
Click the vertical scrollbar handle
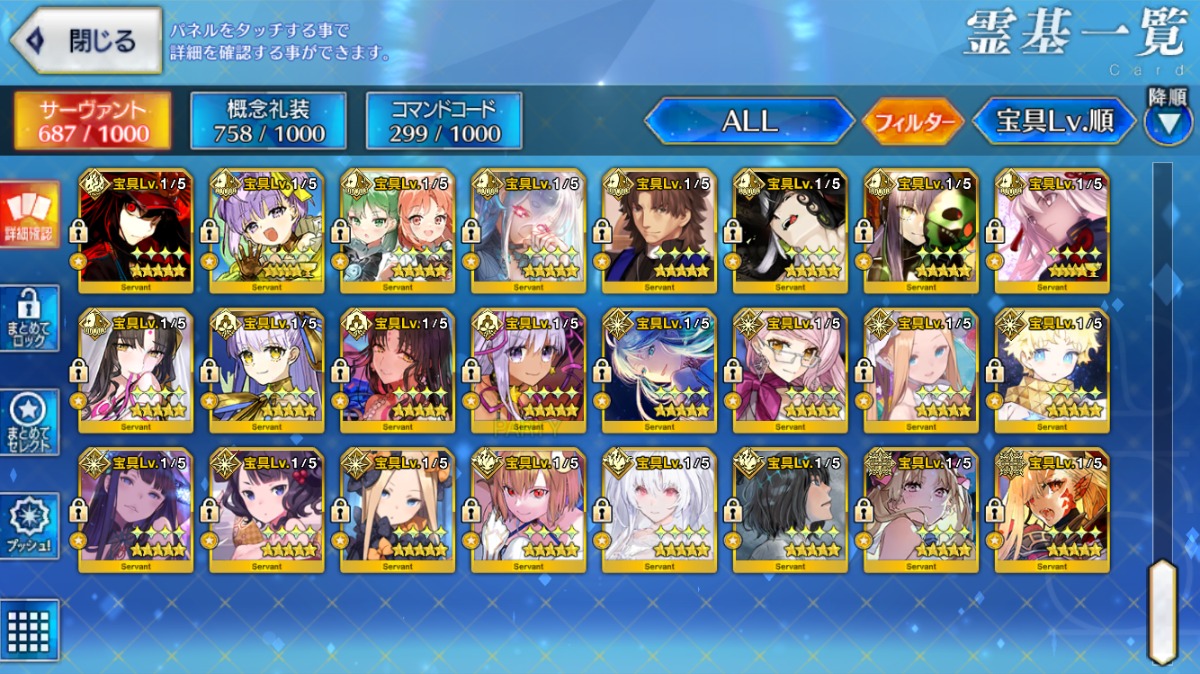[1162, 610]
